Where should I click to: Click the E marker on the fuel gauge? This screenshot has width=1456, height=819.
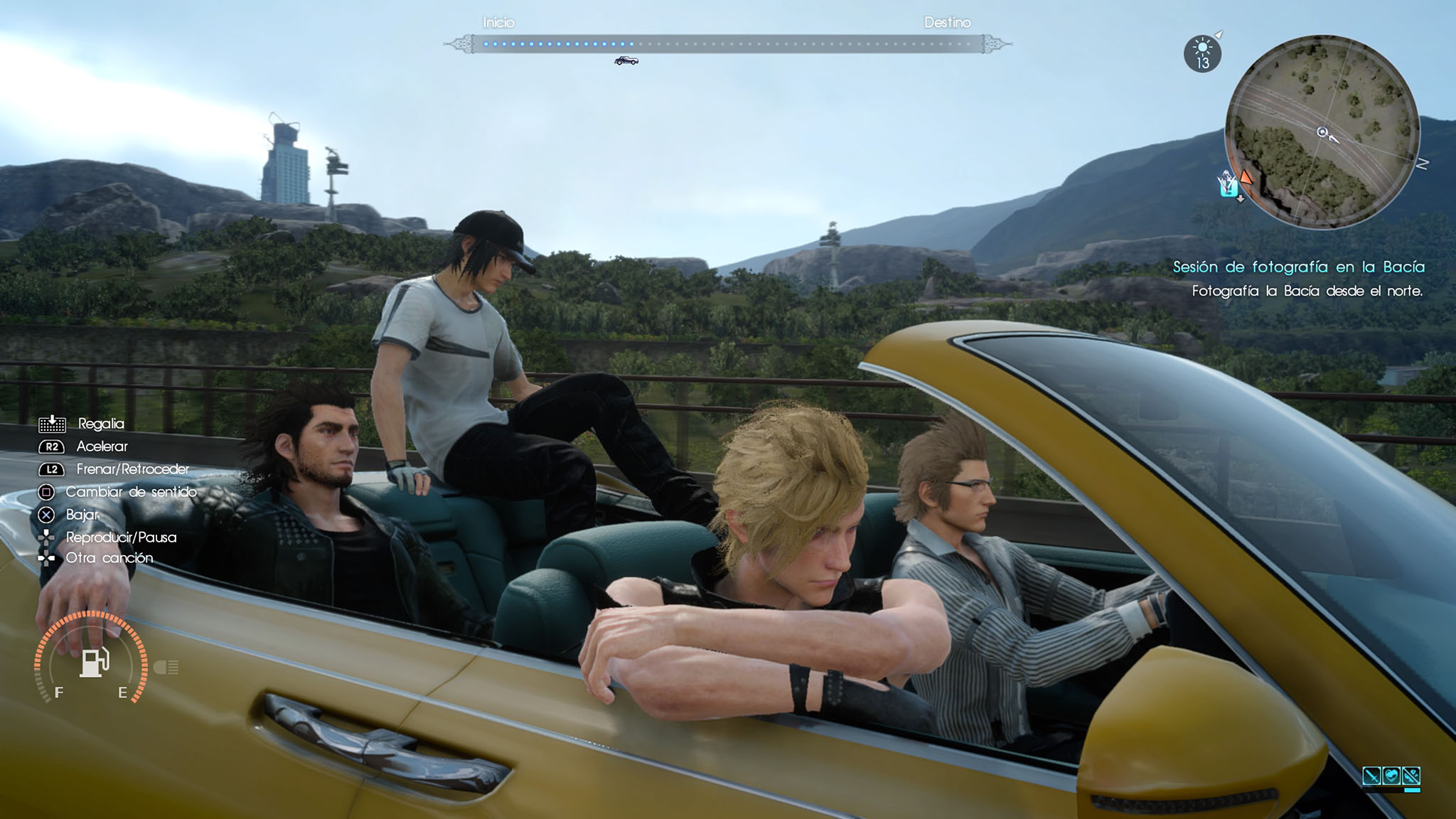[124, 690]
